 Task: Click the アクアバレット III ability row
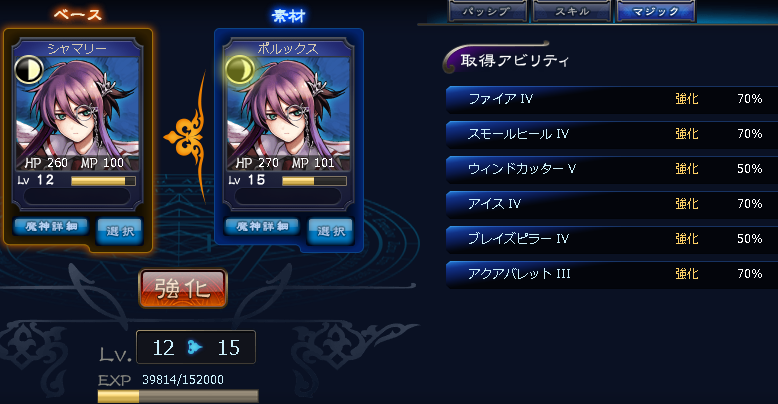point(611,274)
